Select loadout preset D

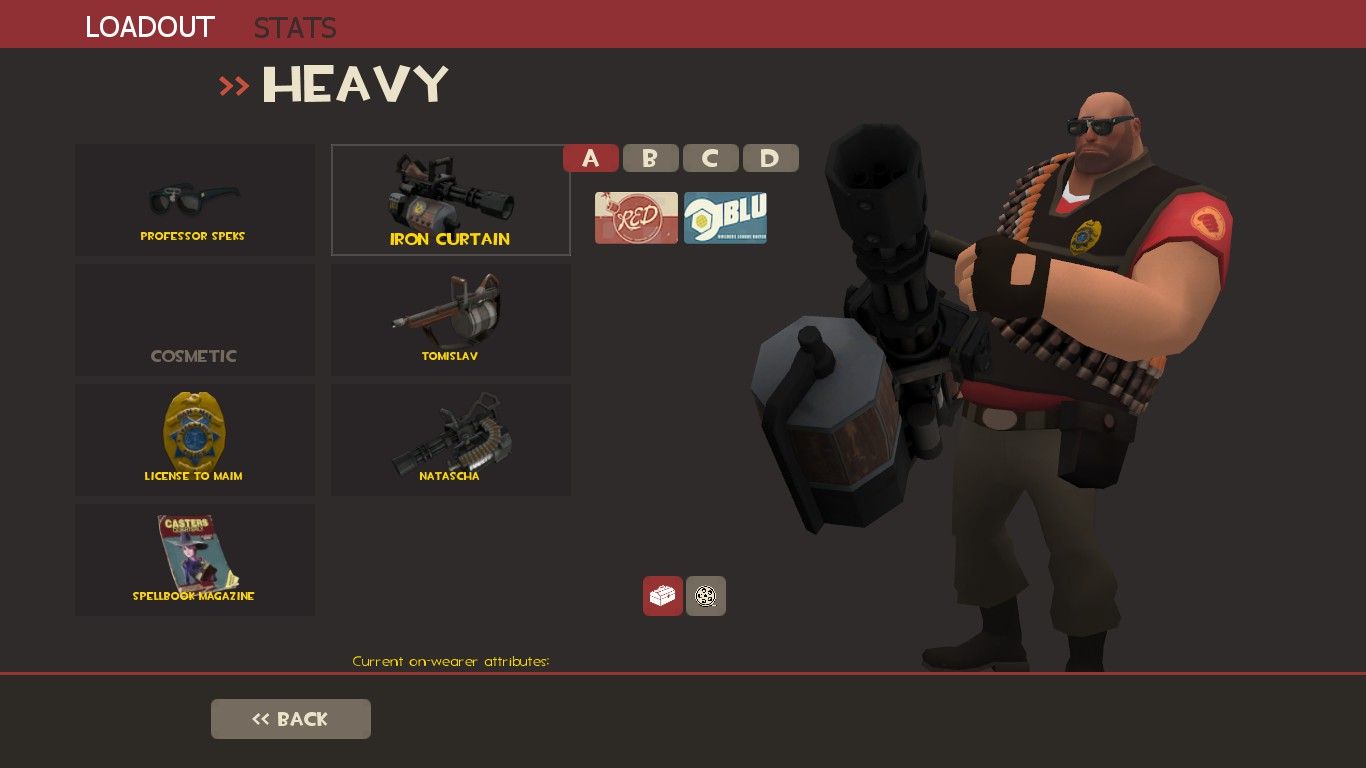(770, 157)
